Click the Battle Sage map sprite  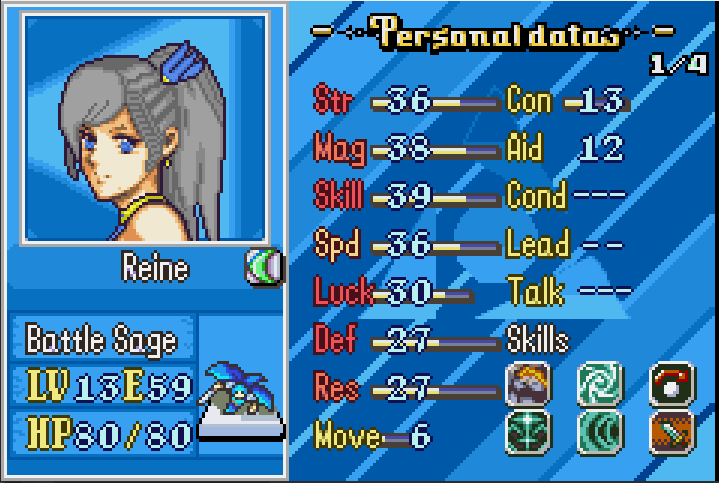click(x=238, y=400)
